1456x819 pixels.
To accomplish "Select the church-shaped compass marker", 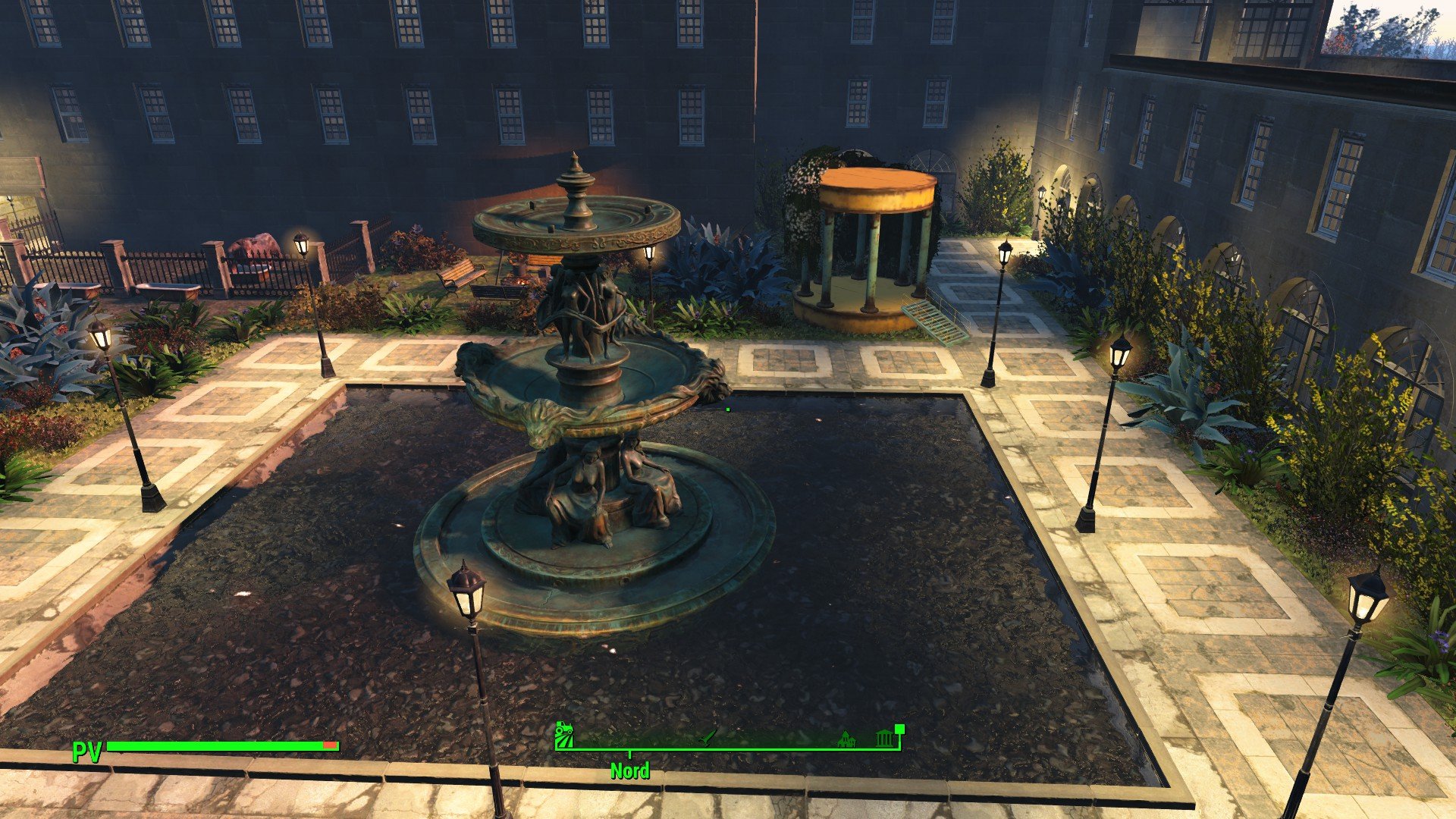I will 846,739.
